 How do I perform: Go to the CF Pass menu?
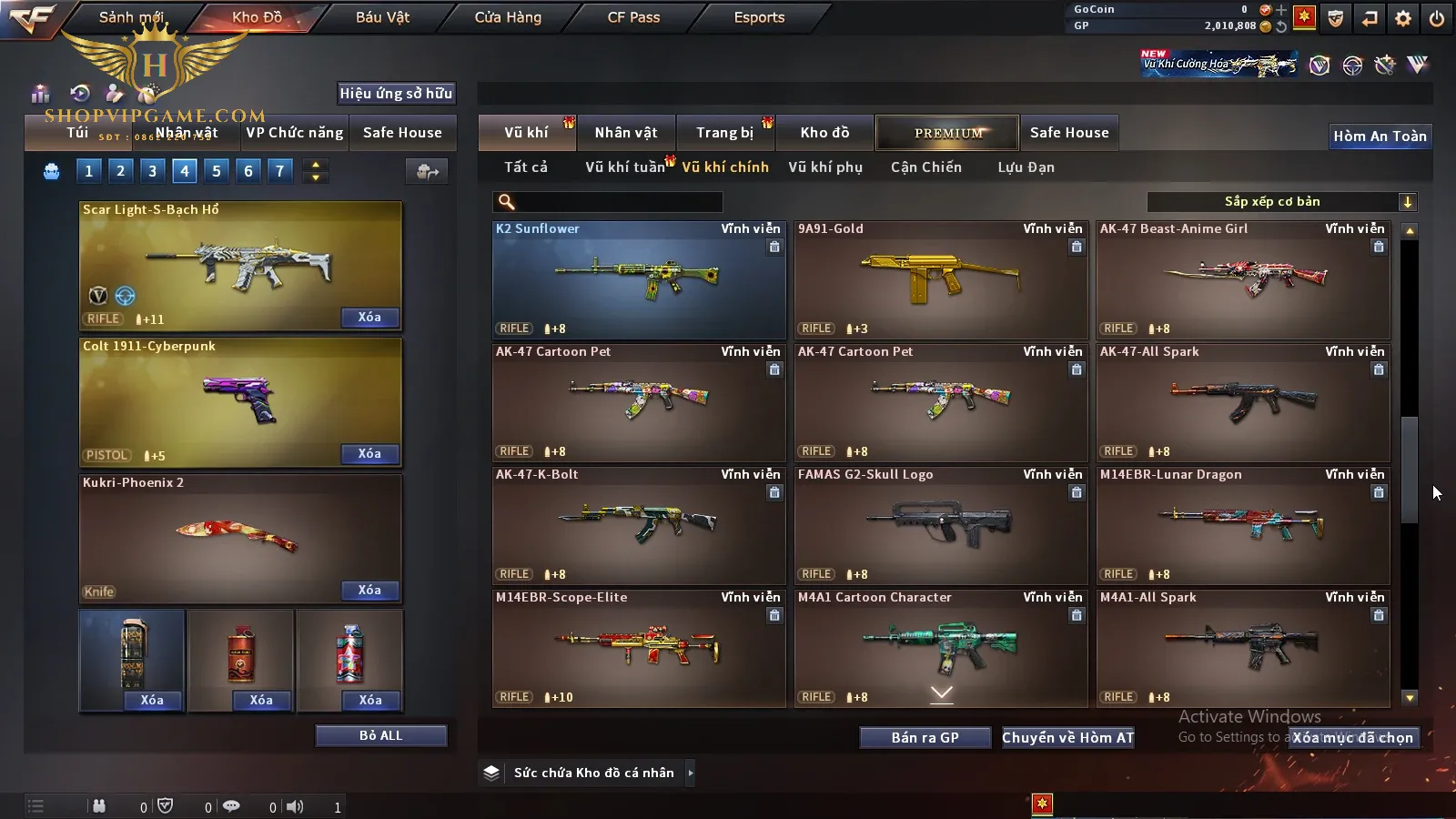click(633, 17)
